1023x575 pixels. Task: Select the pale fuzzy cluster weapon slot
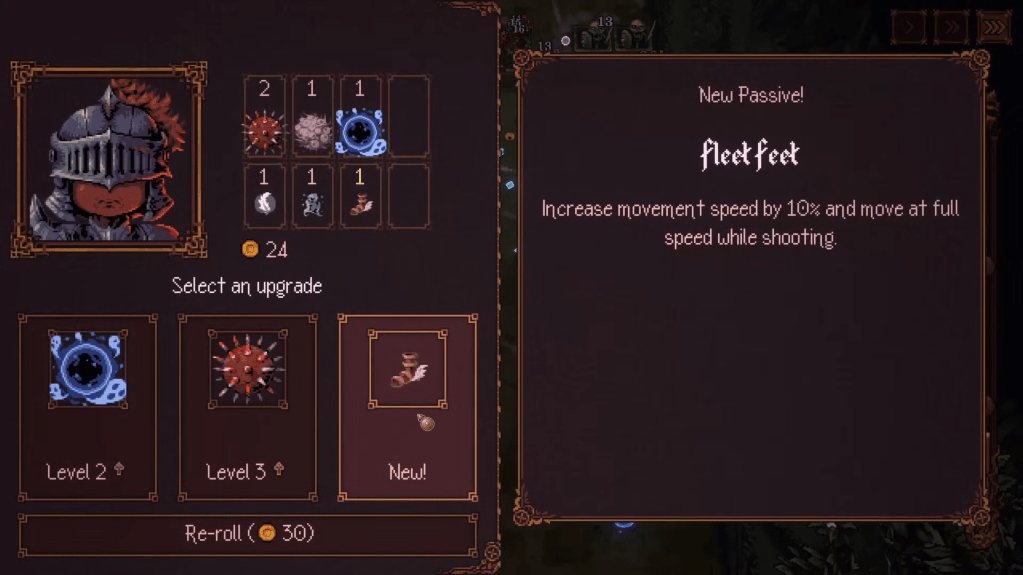[x=312, y=117]
